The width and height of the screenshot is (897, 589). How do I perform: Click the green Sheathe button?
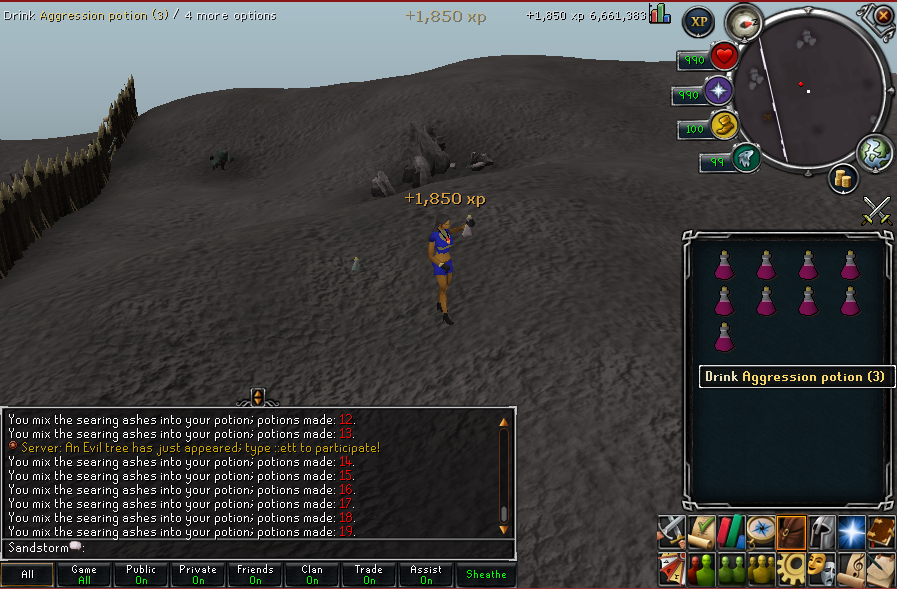point(486,575)
